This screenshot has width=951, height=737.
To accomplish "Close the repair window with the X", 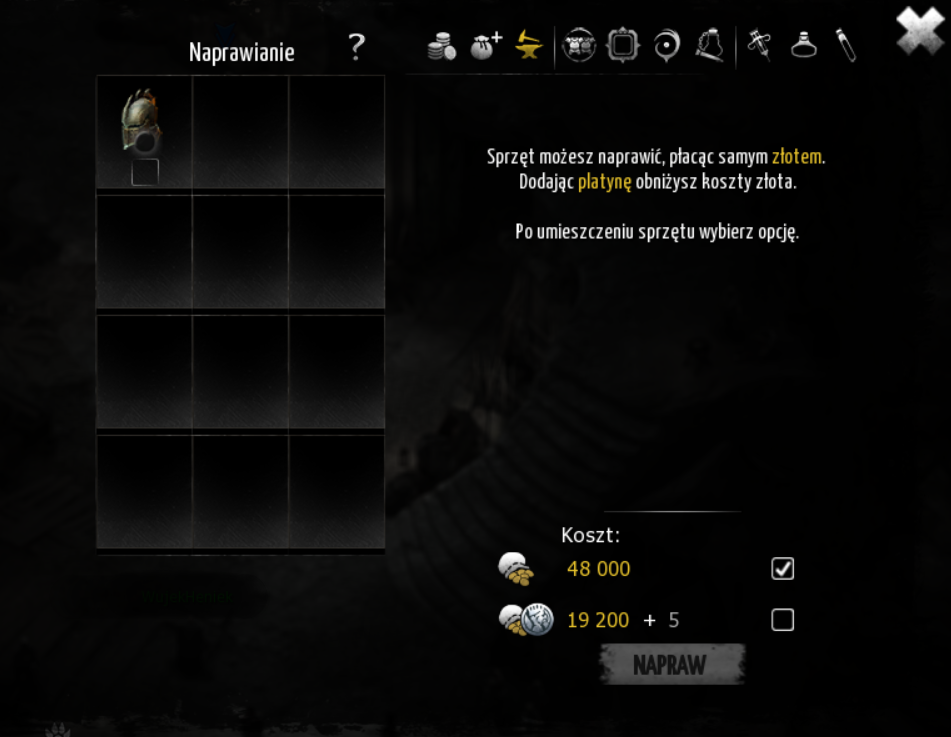I will (x=918, y=30).
